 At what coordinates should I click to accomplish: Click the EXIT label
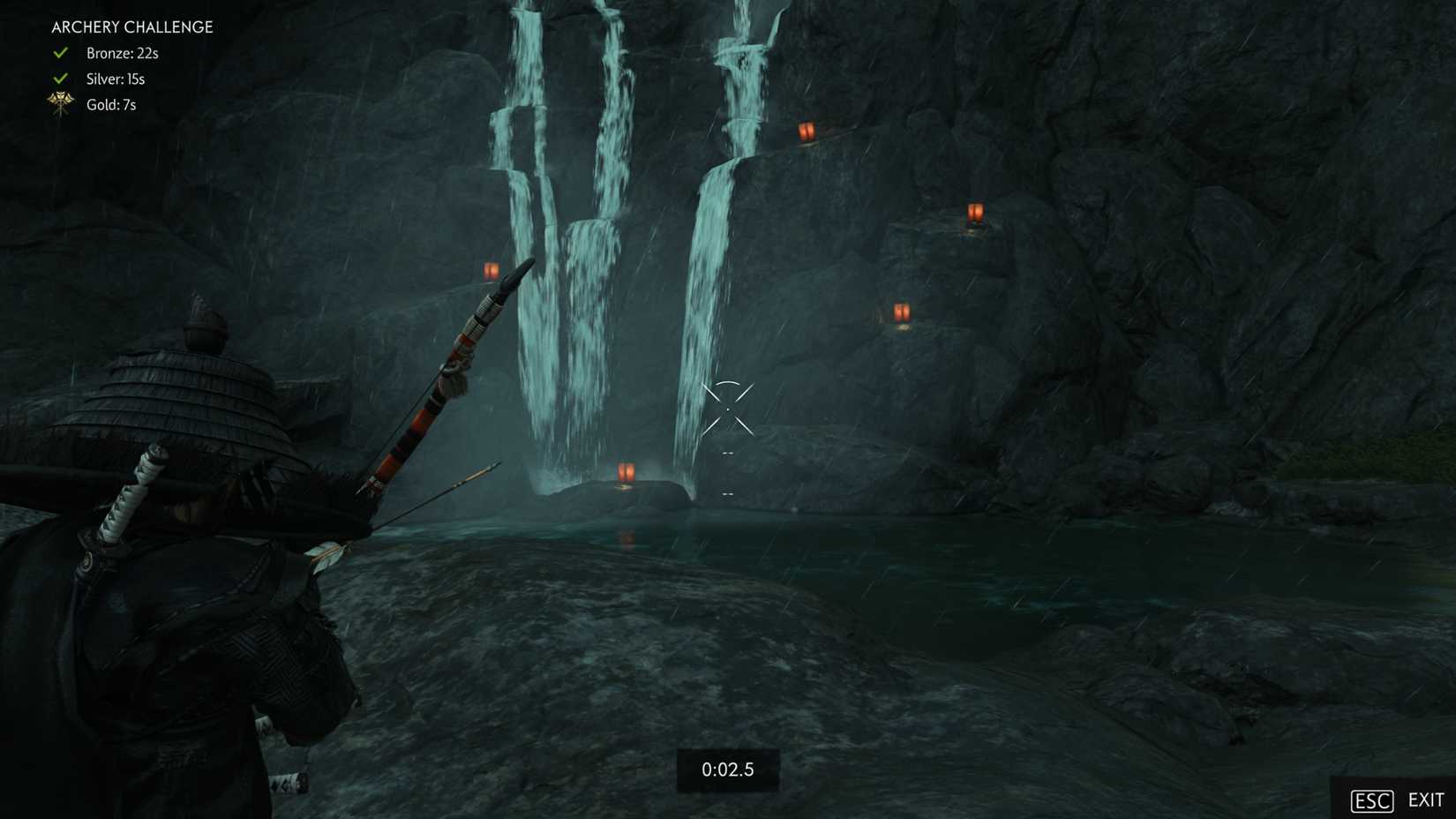point(1423,800)
